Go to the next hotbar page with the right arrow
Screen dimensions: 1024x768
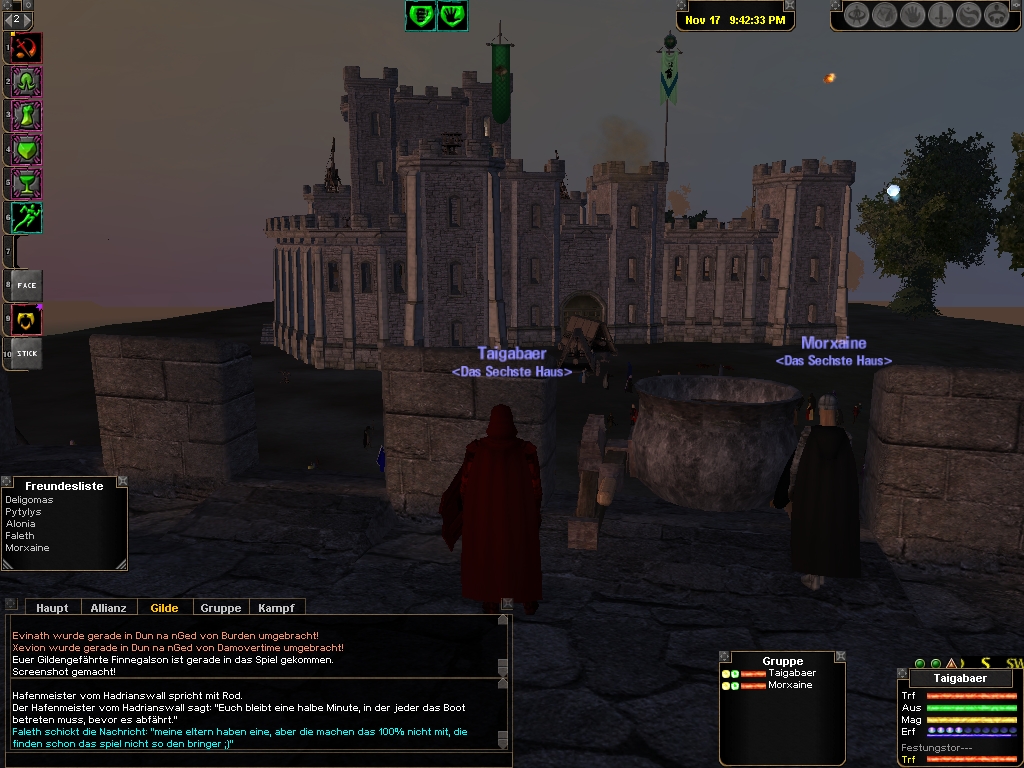pyautogui.click(x=29, y=19)
